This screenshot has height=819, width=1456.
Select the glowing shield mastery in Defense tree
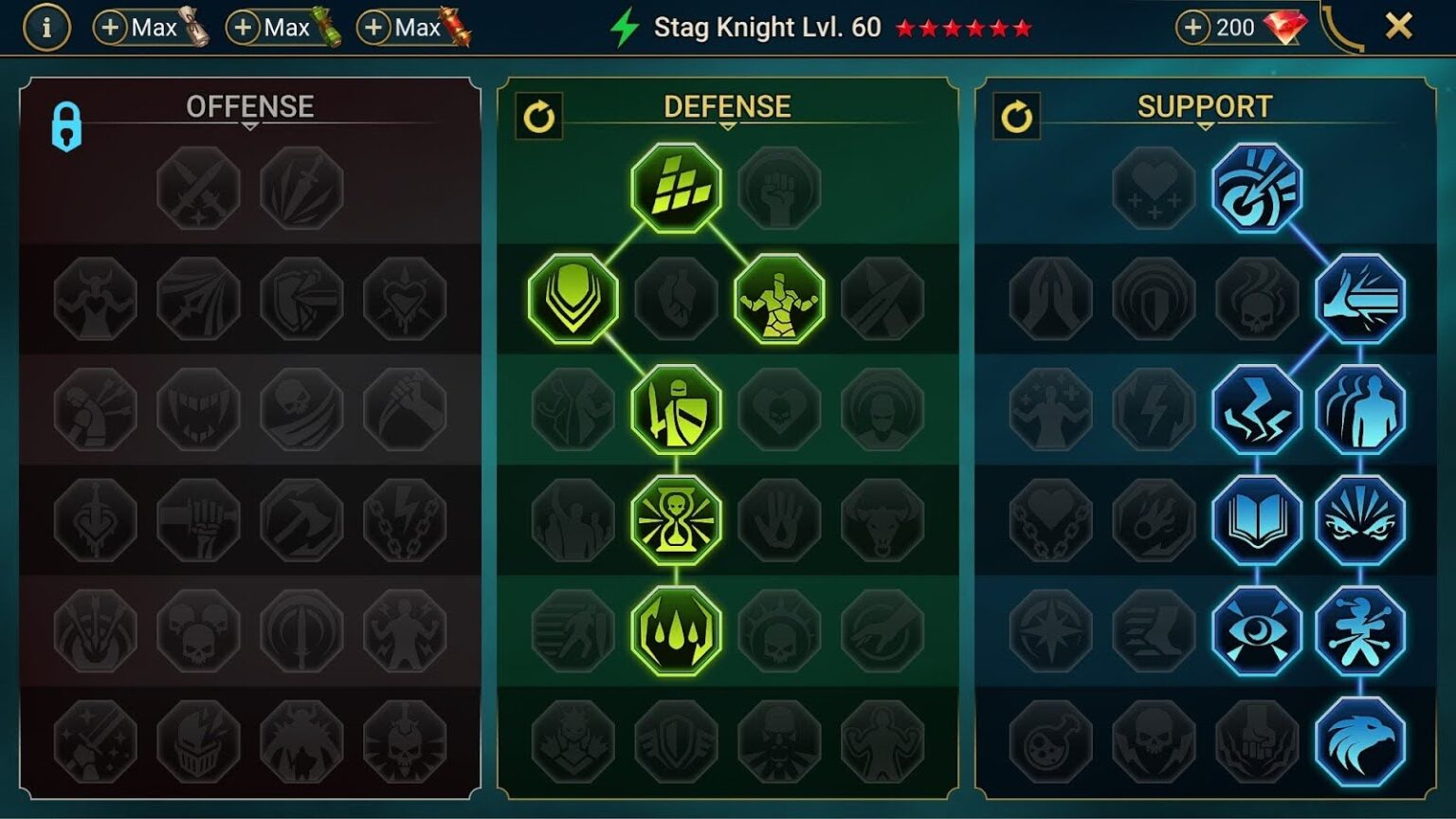[570, 299]
